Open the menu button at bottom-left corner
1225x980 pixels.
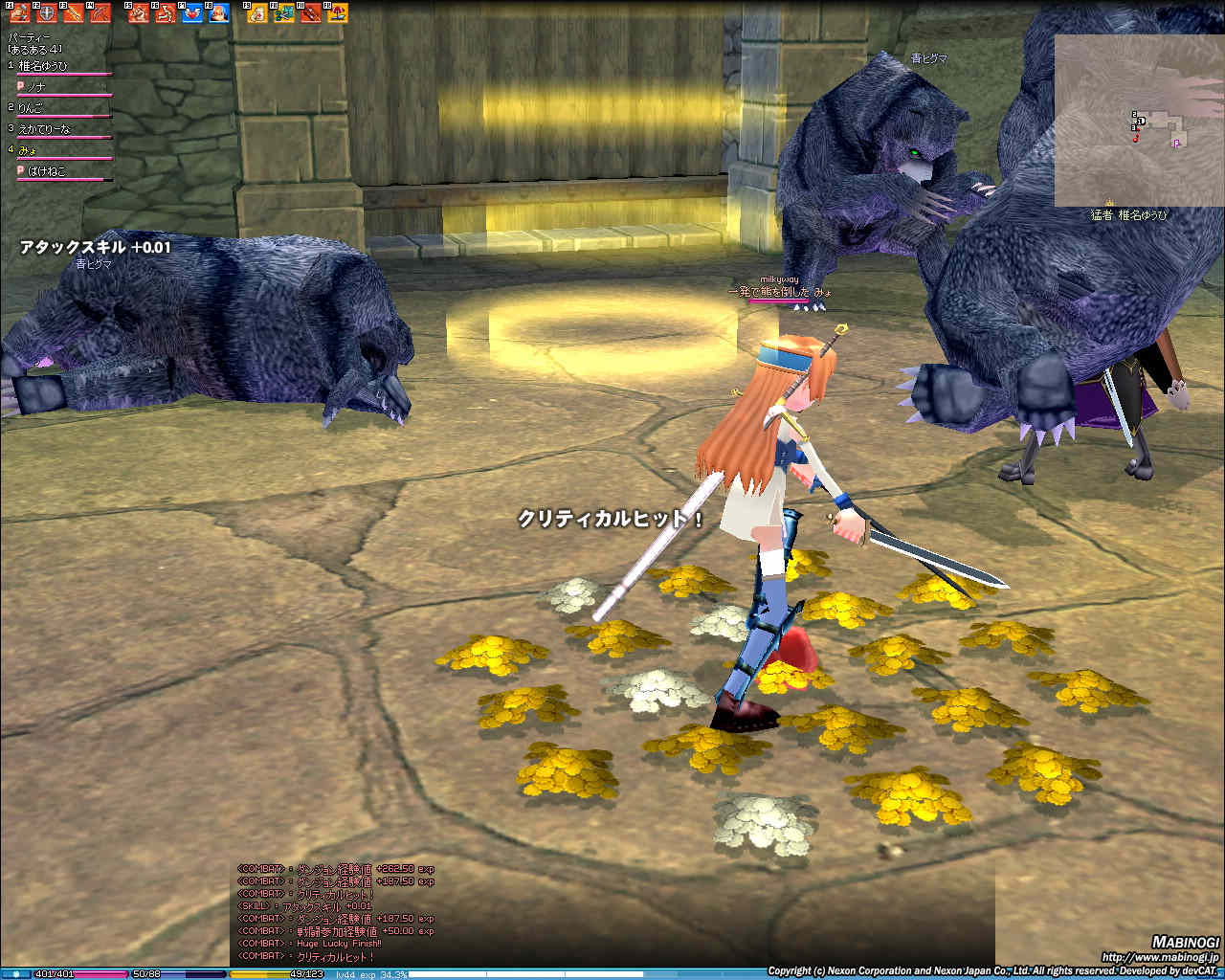(17, 974)
